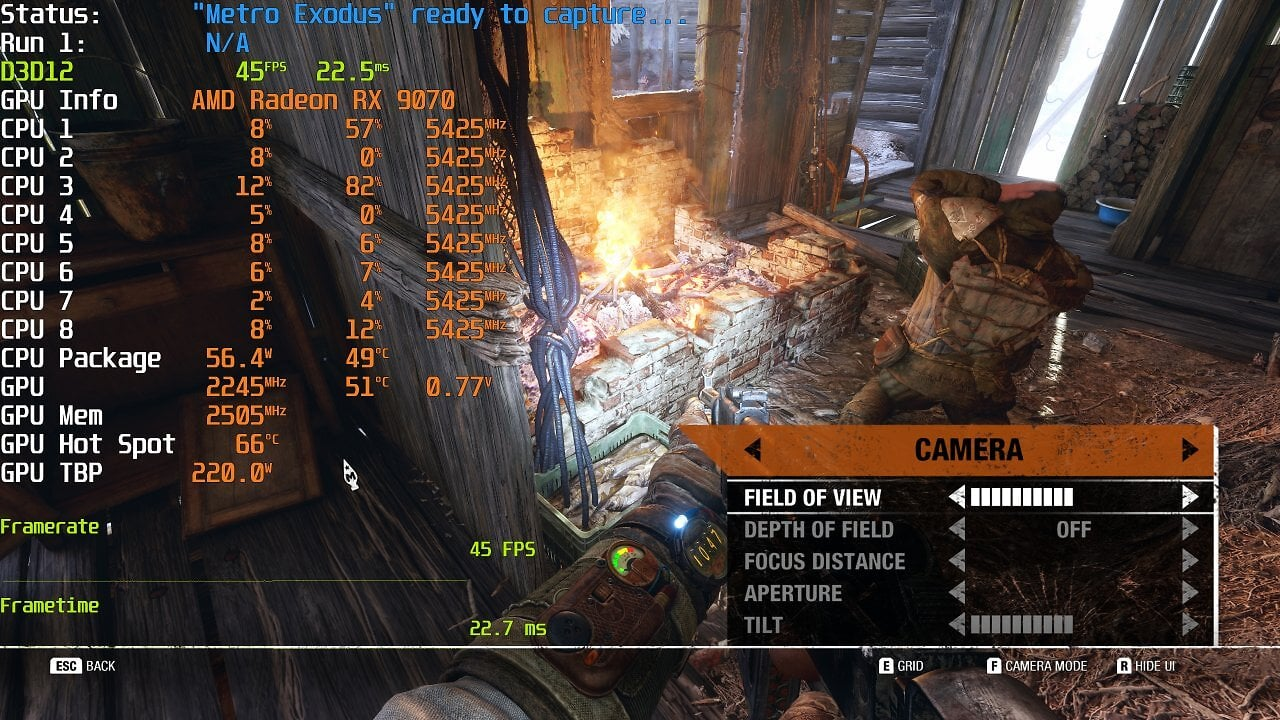Lower the Aperture with its left arrow

pos(957,593)
